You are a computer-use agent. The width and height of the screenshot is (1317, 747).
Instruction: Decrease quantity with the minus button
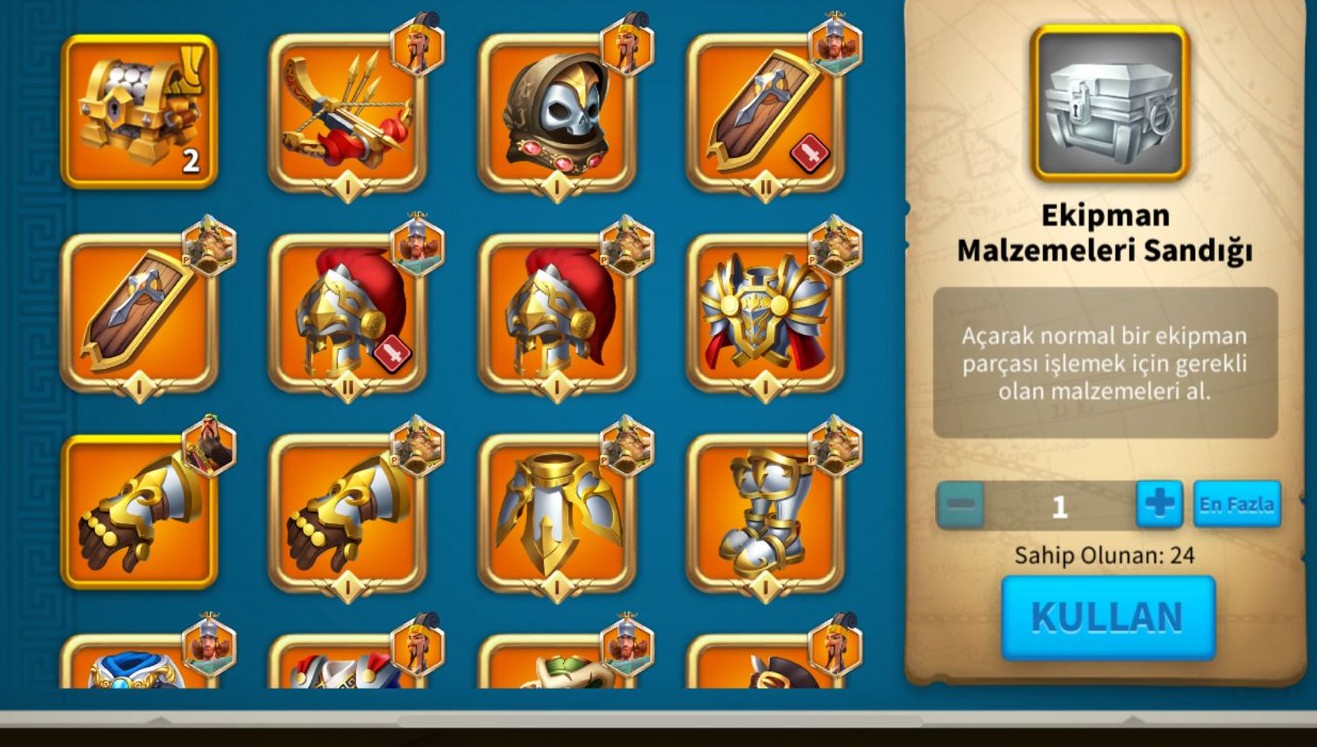pyautogui.click(x=960, y=505)
